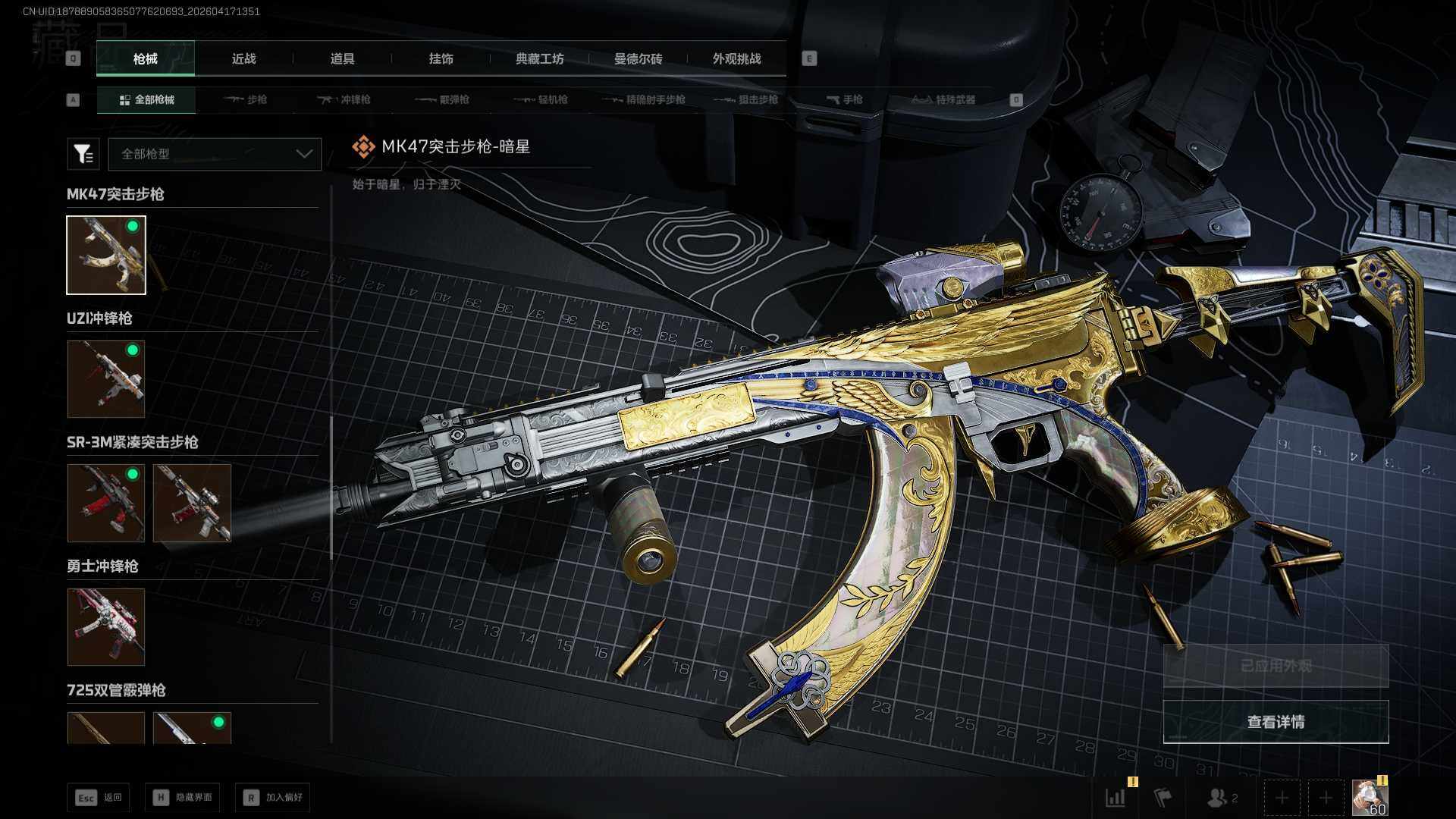Viewport: 1456px width, 819px height.
Task: Open 查看详情 view details
Action: coord(1276,721)
